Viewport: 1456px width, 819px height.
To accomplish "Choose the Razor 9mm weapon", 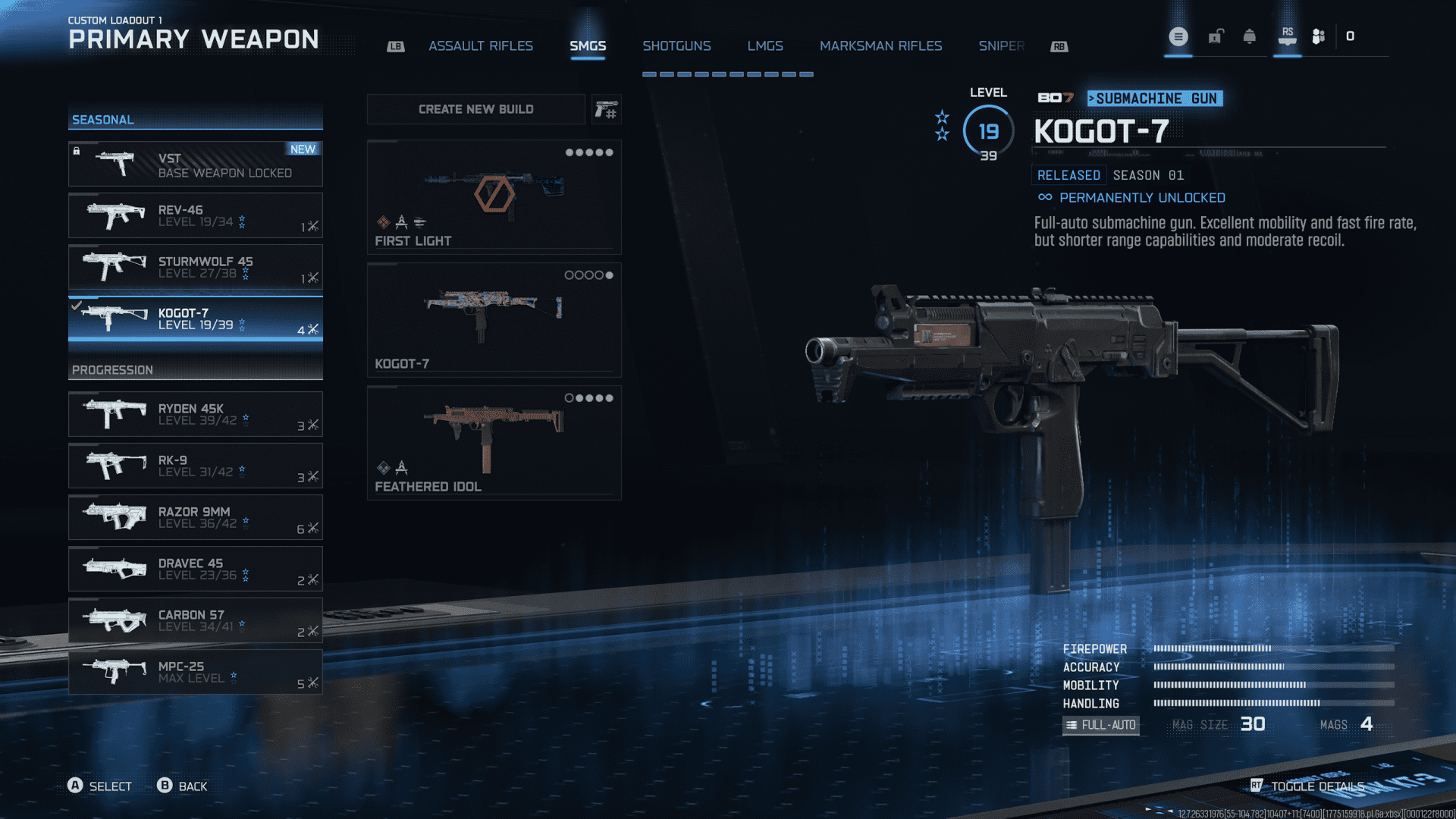I will click(x=196, y=517).
